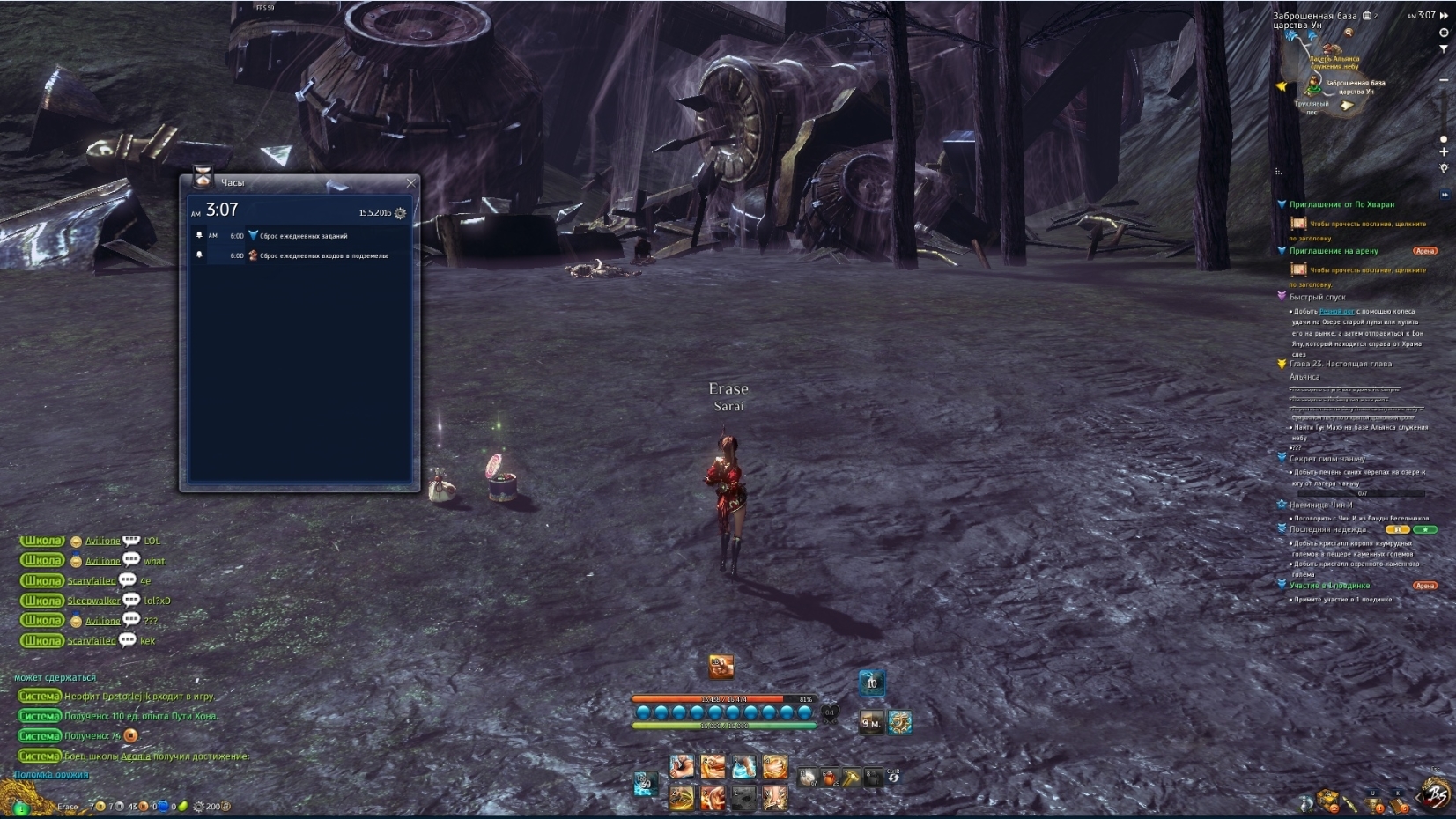This screenshot has height=819, width=1456.
Task: Select the daily dungeon entries reset row
Action: [299, 256]
